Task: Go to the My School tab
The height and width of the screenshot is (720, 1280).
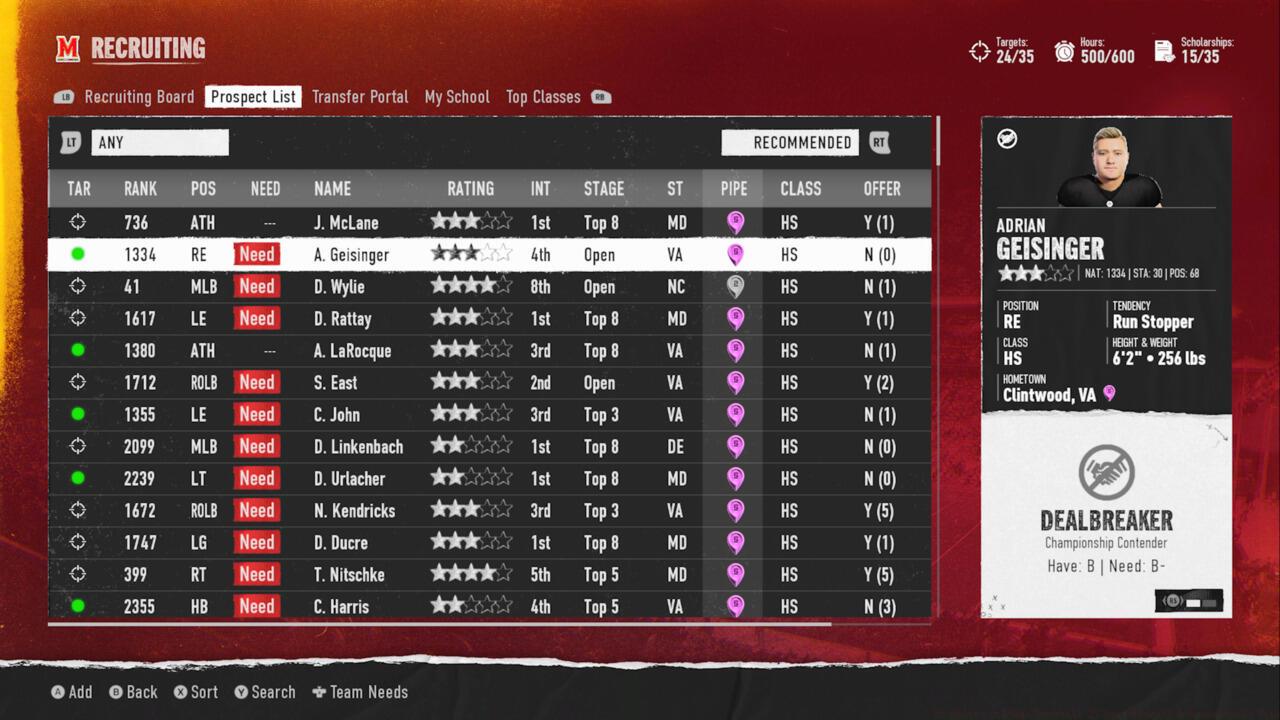Action: [x=457, y=97]
